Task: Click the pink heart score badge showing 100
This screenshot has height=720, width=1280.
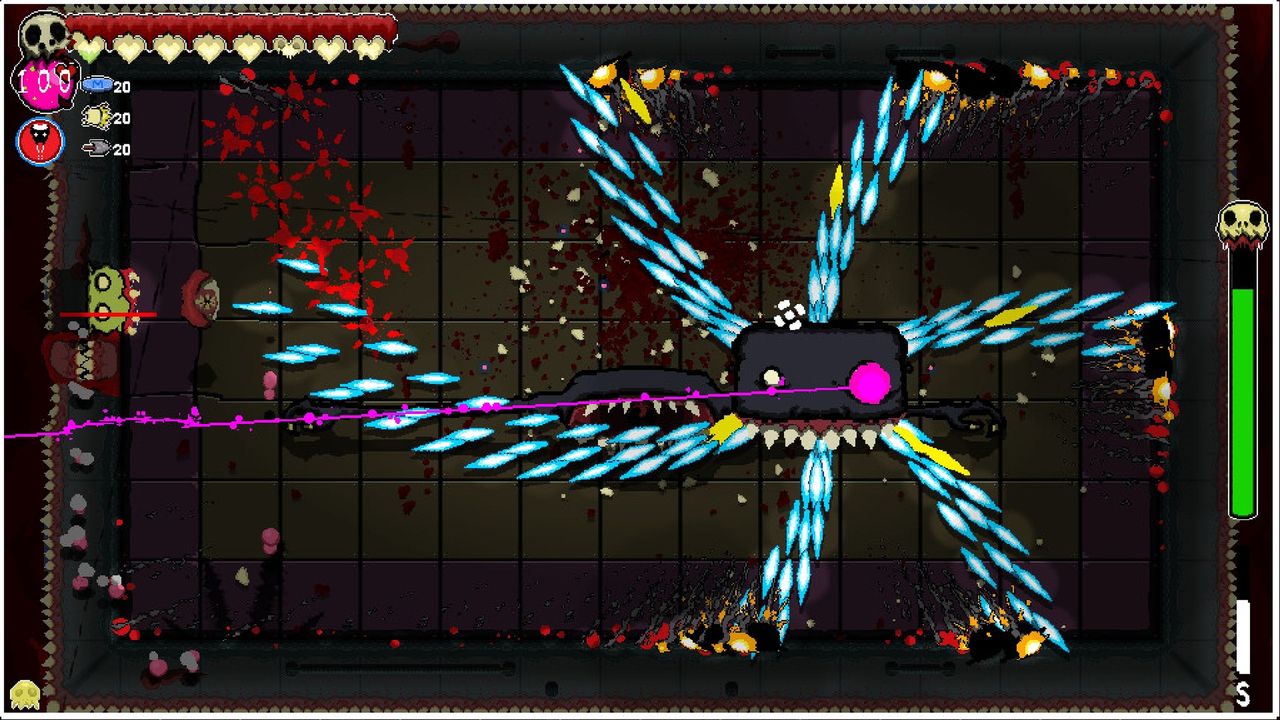Action: (45, 82)
